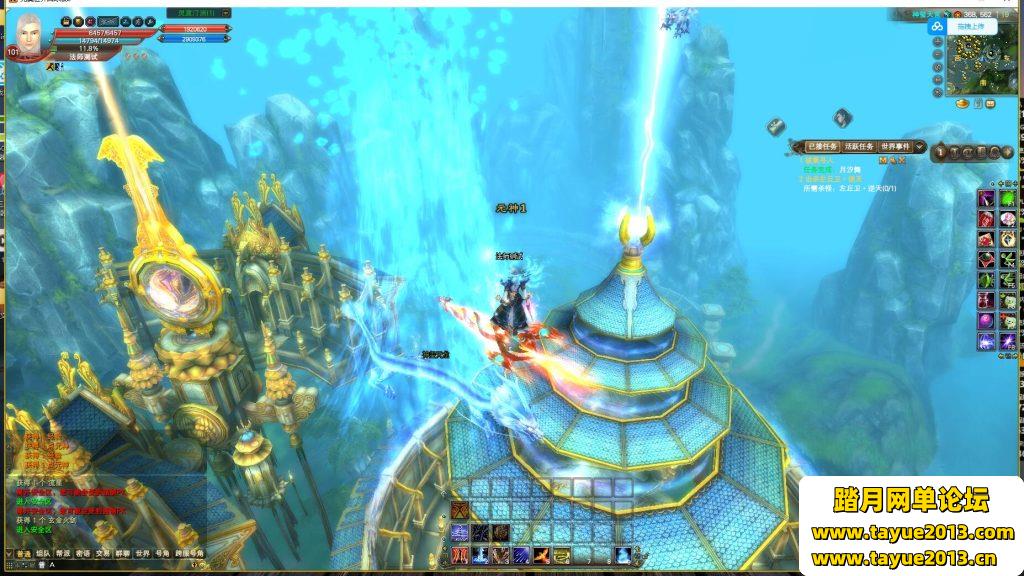Screen dimensions: 1024x576
Task: Activate the red wings skill on the hotbar
Action: coord(459,555)
